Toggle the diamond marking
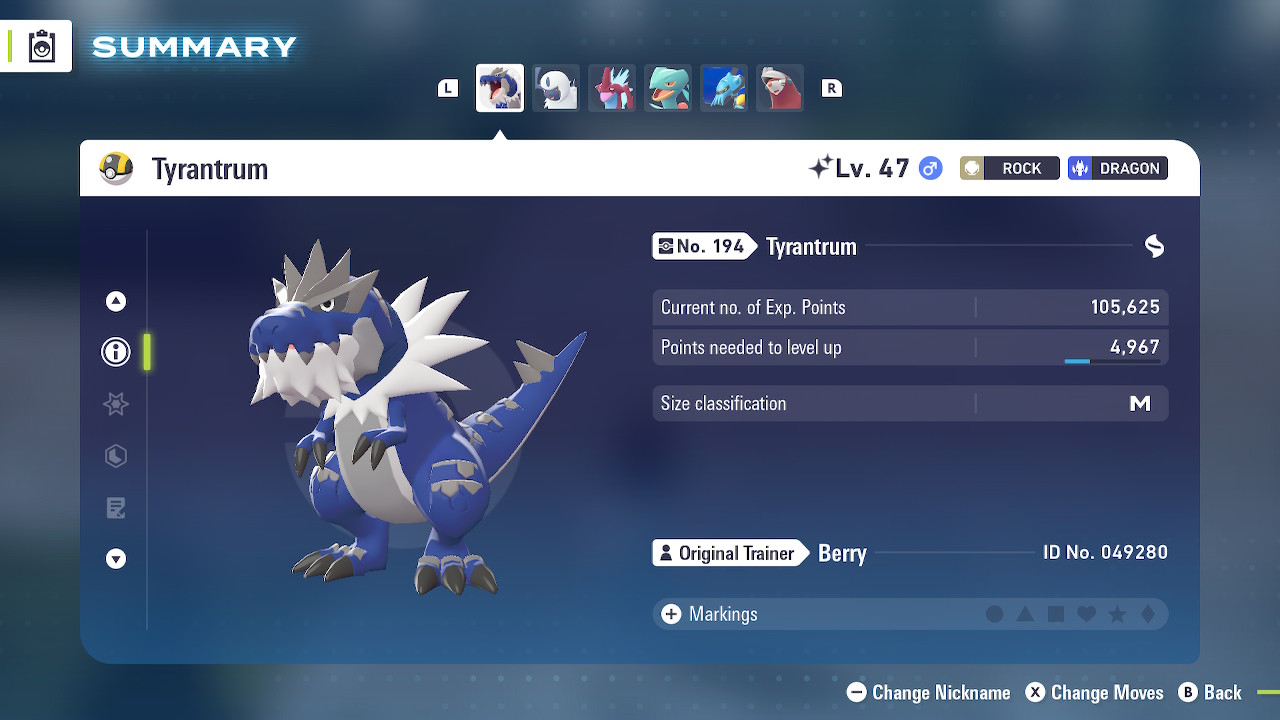The width and height of the screenshot is (1280, 720). coord(1148,614)
